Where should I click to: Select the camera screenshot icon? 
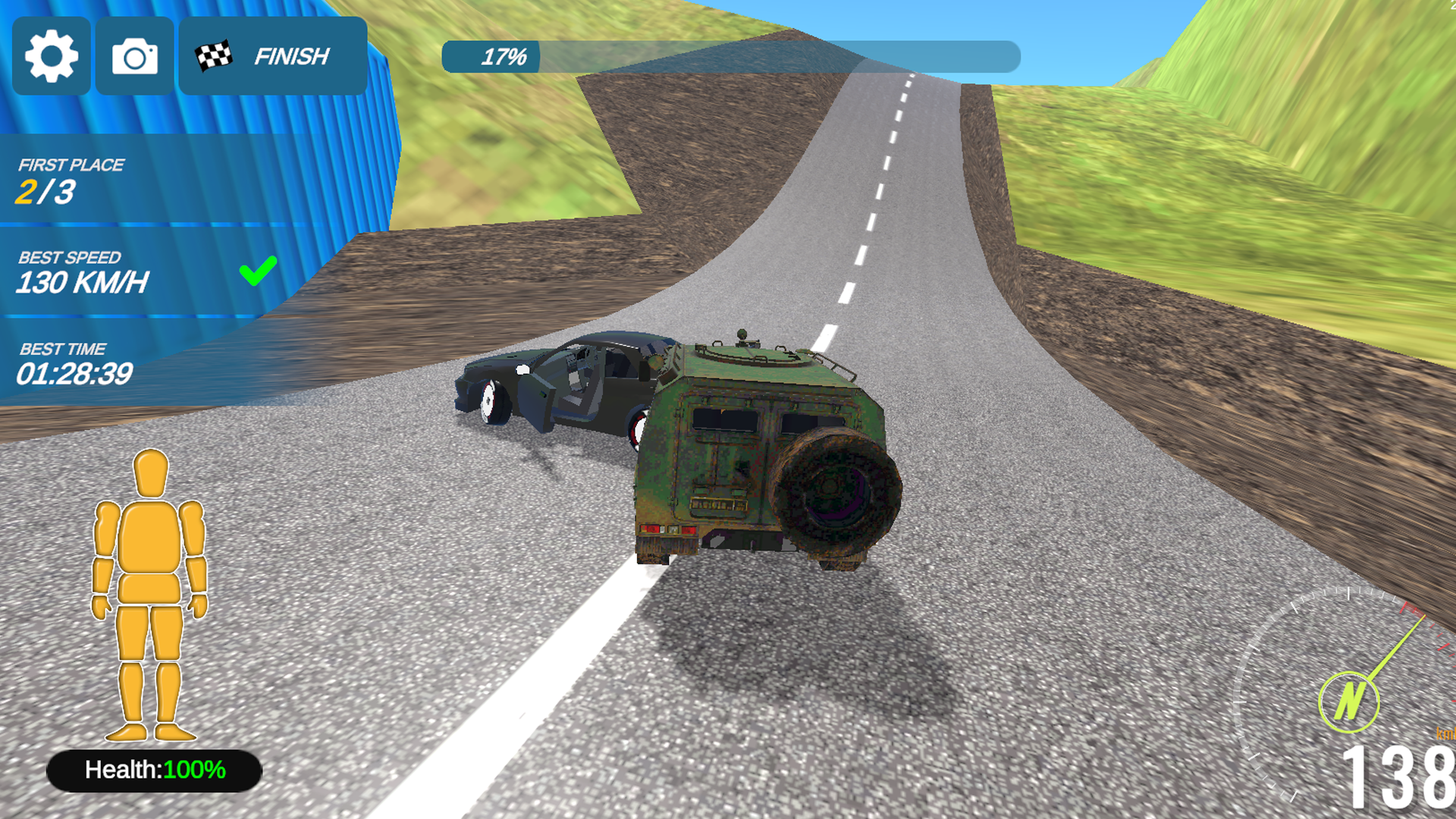(x=133, y=55)
